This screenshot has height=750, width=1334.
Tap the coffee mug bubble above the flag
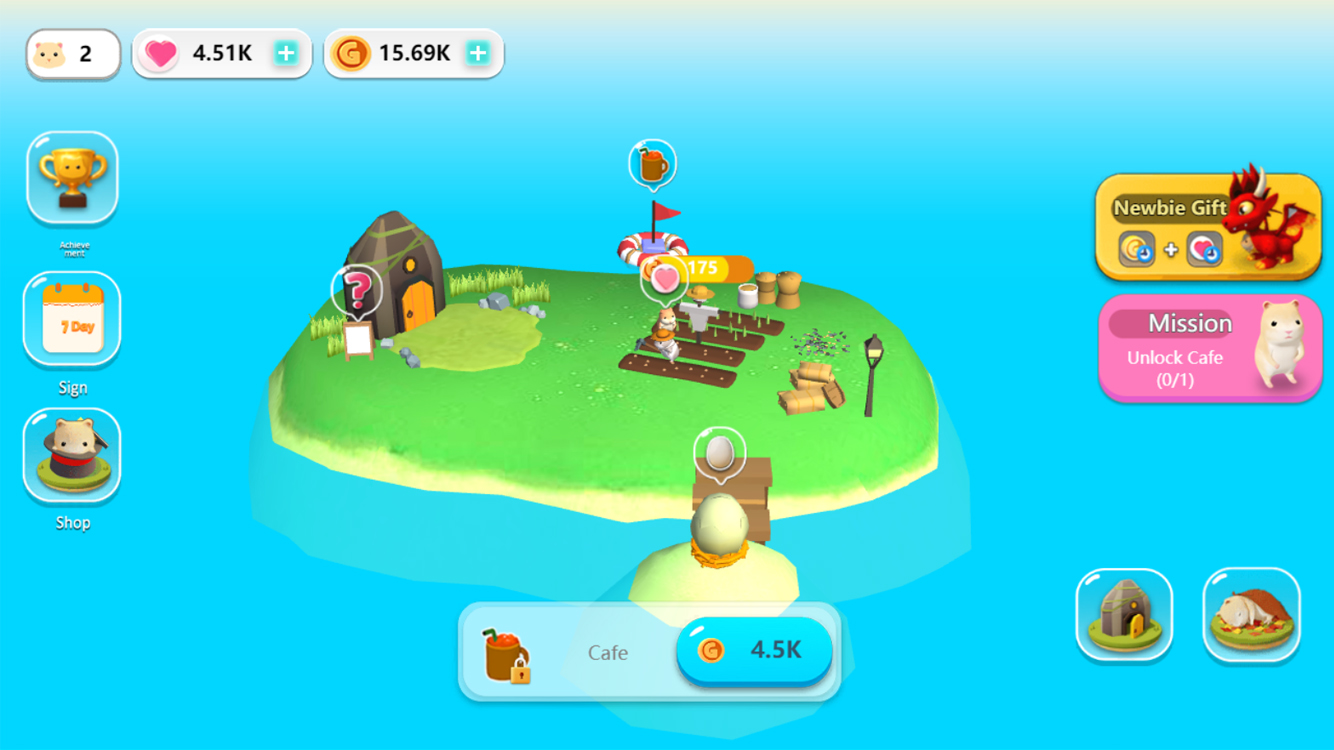[653, 162]
